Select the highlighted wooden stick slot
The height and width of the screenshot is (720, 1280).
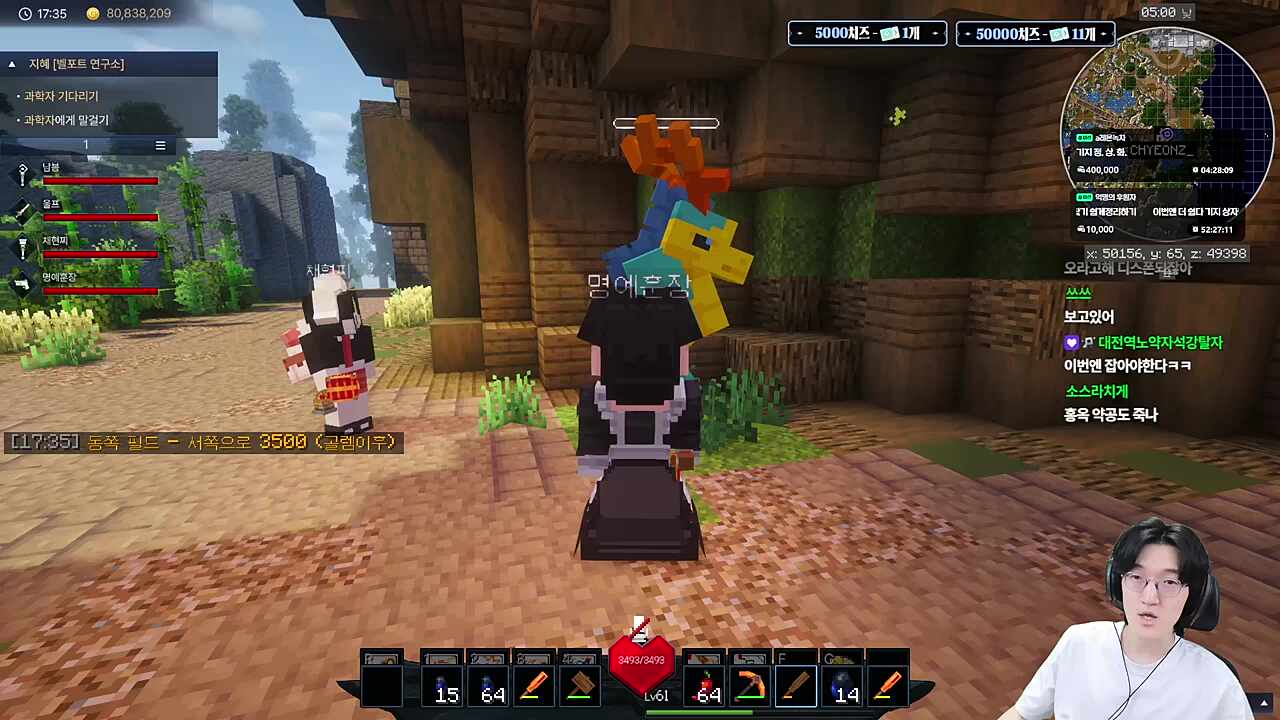pos(796,687)
